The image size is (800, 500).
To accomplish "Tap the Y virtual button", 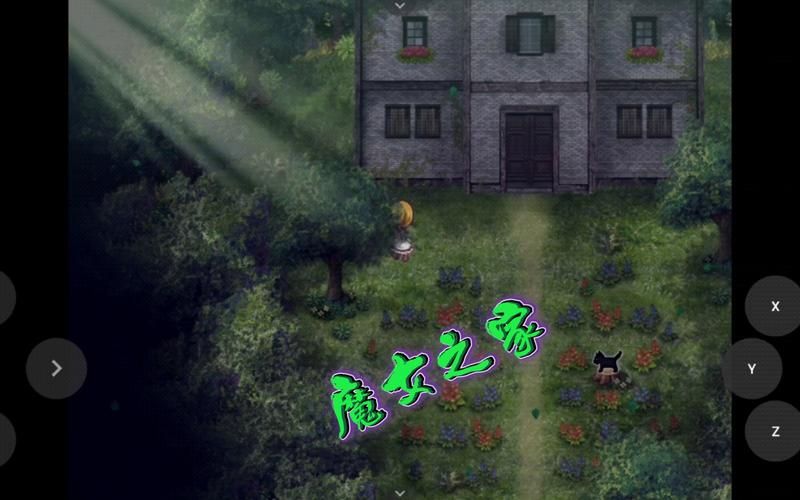I will pyautogui.click(x=751, y=369).
